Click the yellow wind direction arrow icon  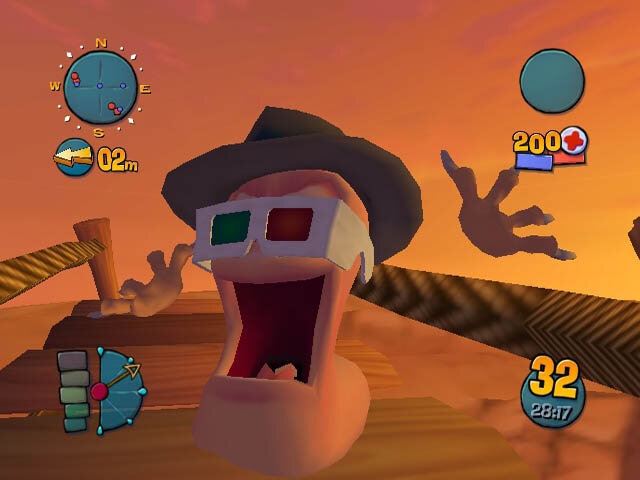[74, 158]
